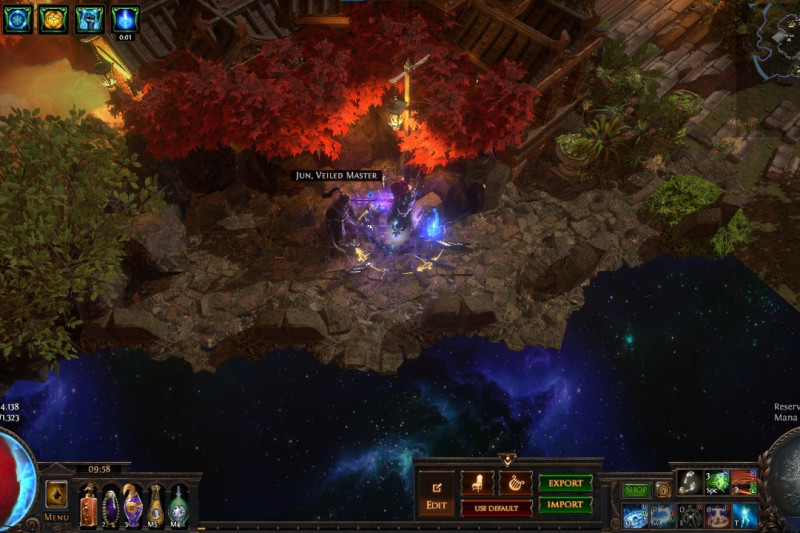Click the blue snowflake buff icon
The image size is (800, 533).
[18, 19]
